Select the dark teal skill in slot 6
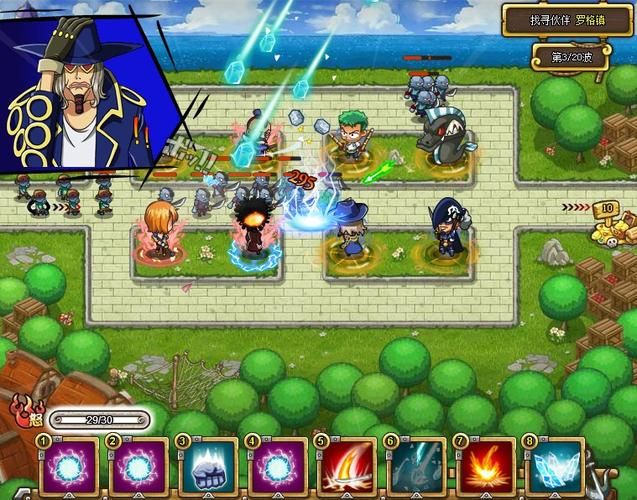Image resolution: width=637 pixels, height=500 pixels. coord(416,467)
